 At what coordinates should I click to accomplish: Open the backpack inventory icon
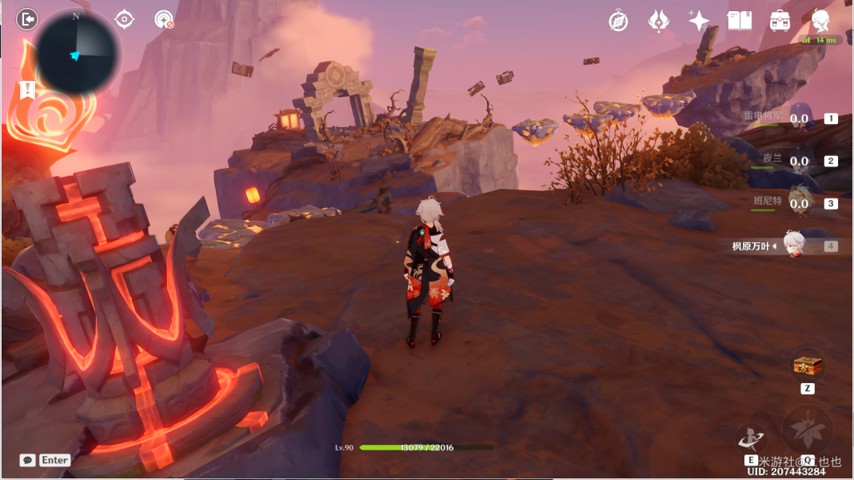click(780, 21)
